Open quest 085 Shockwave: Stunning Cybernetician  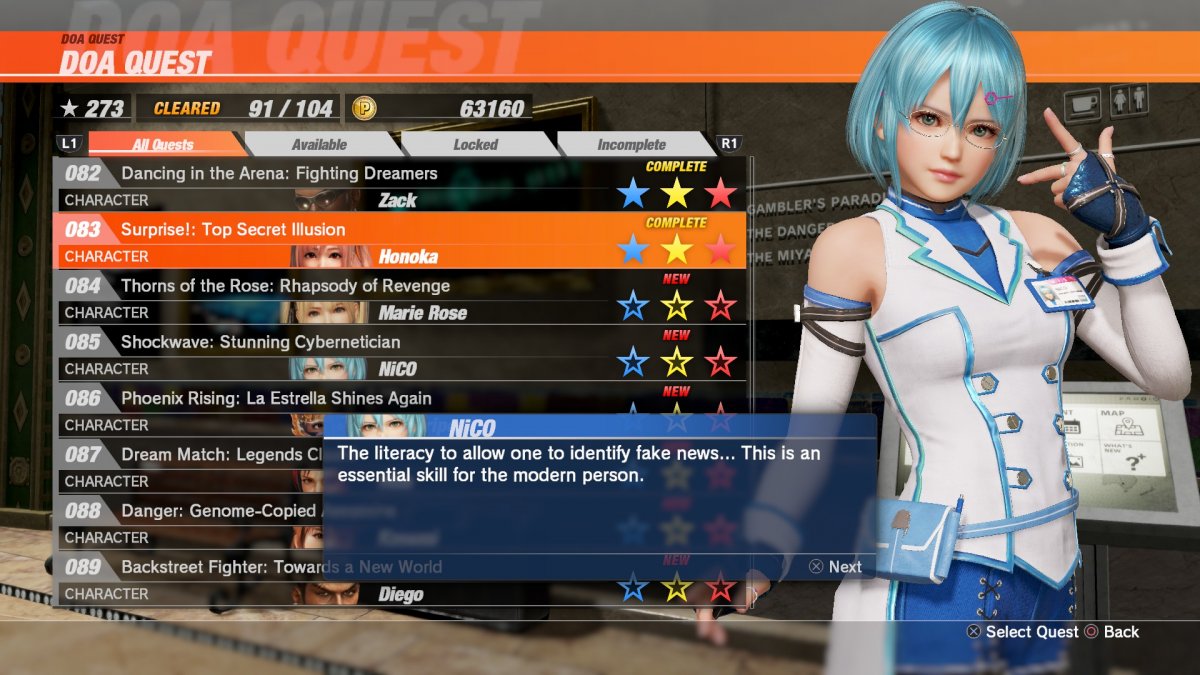[x=260, y=342]
